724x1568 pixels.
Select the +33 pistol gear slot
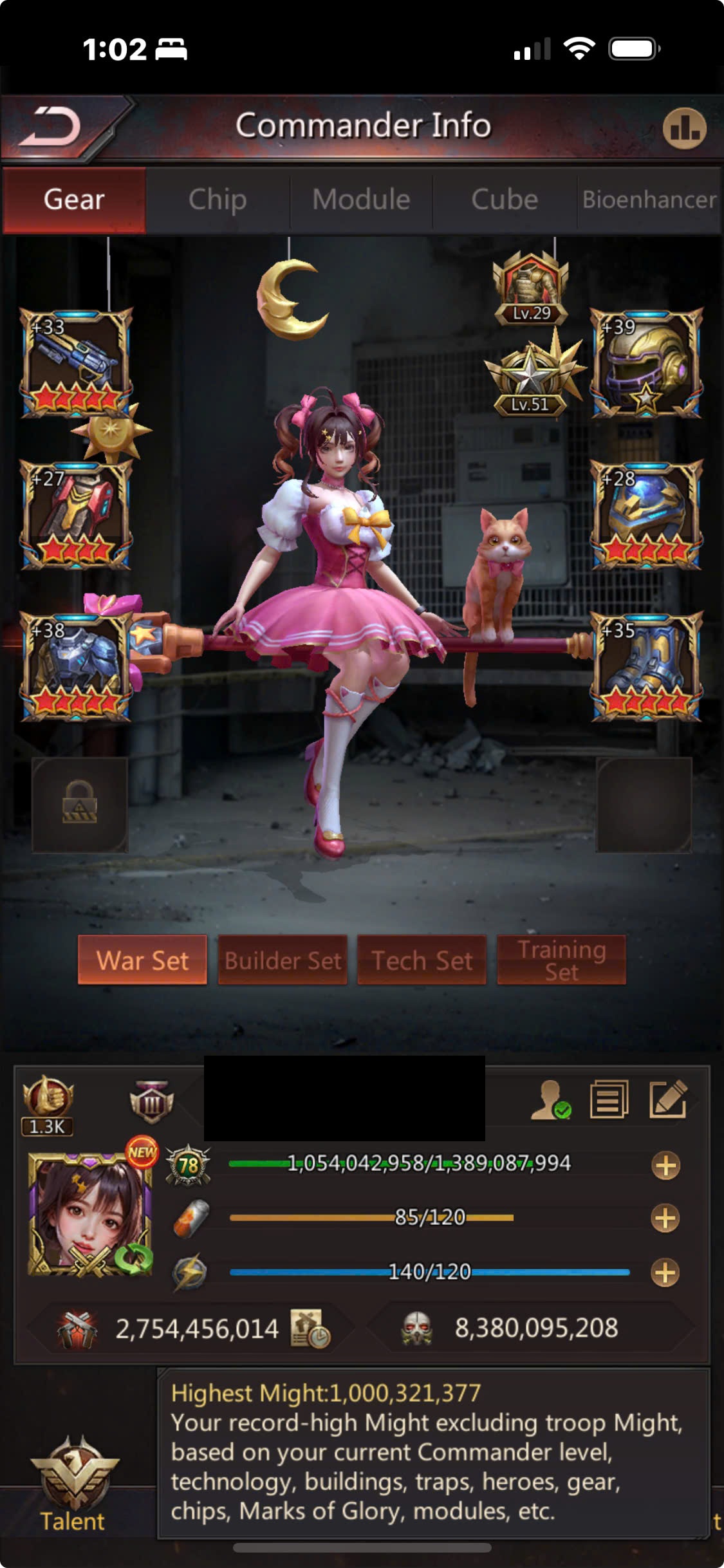pos(76,362)
